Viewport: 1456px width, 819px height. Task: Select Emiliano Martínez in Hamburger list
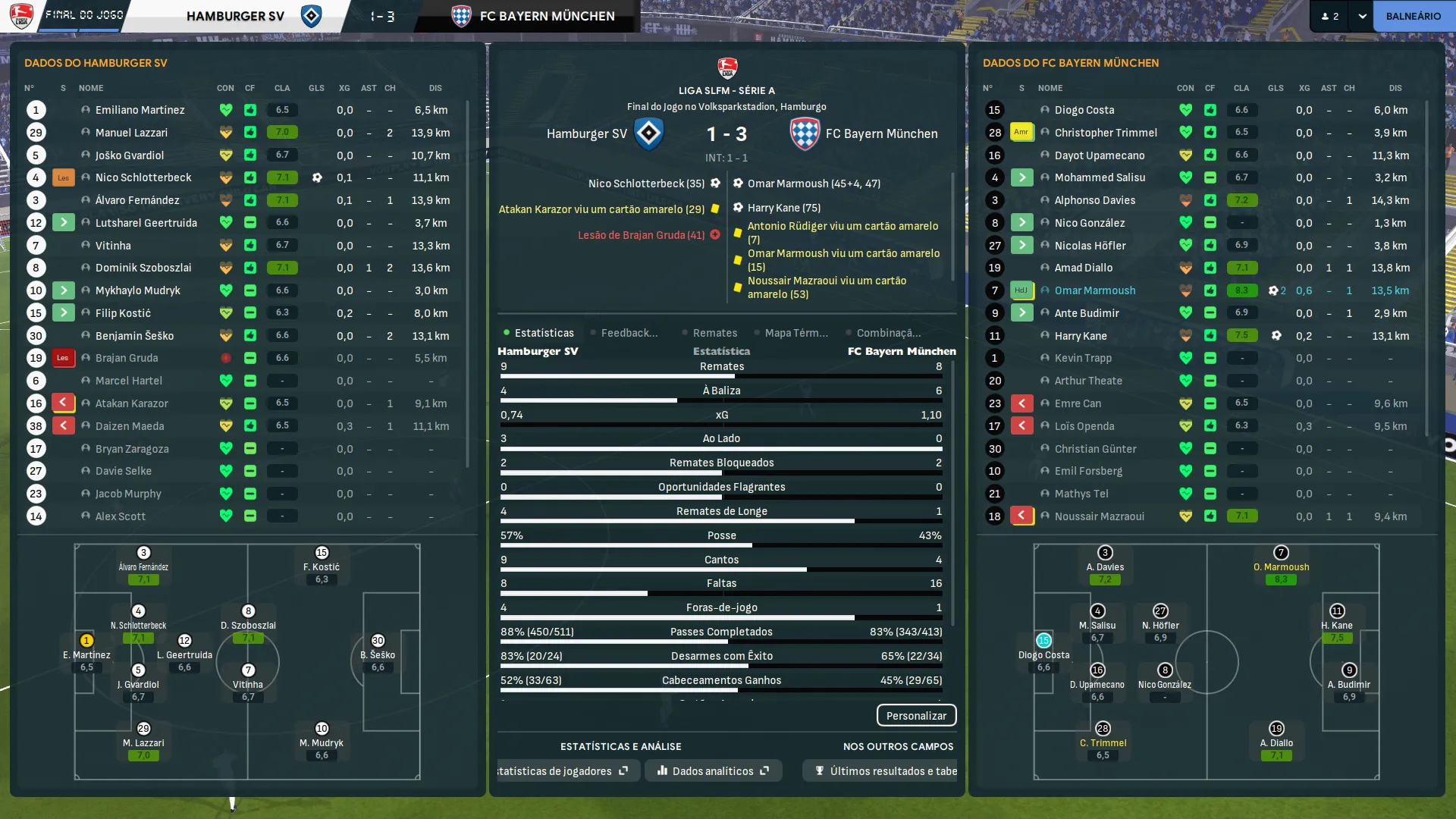pos(140,110)
